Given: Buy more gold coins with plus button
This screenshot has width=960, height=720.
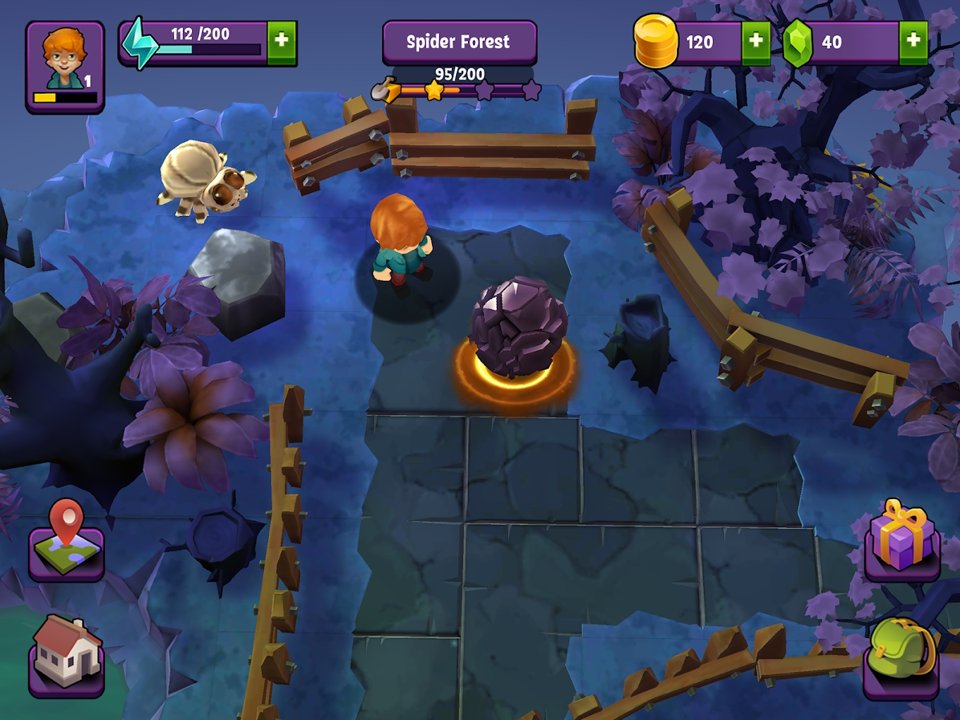Looking at the screenshot, I should click(x=755, y=42).
